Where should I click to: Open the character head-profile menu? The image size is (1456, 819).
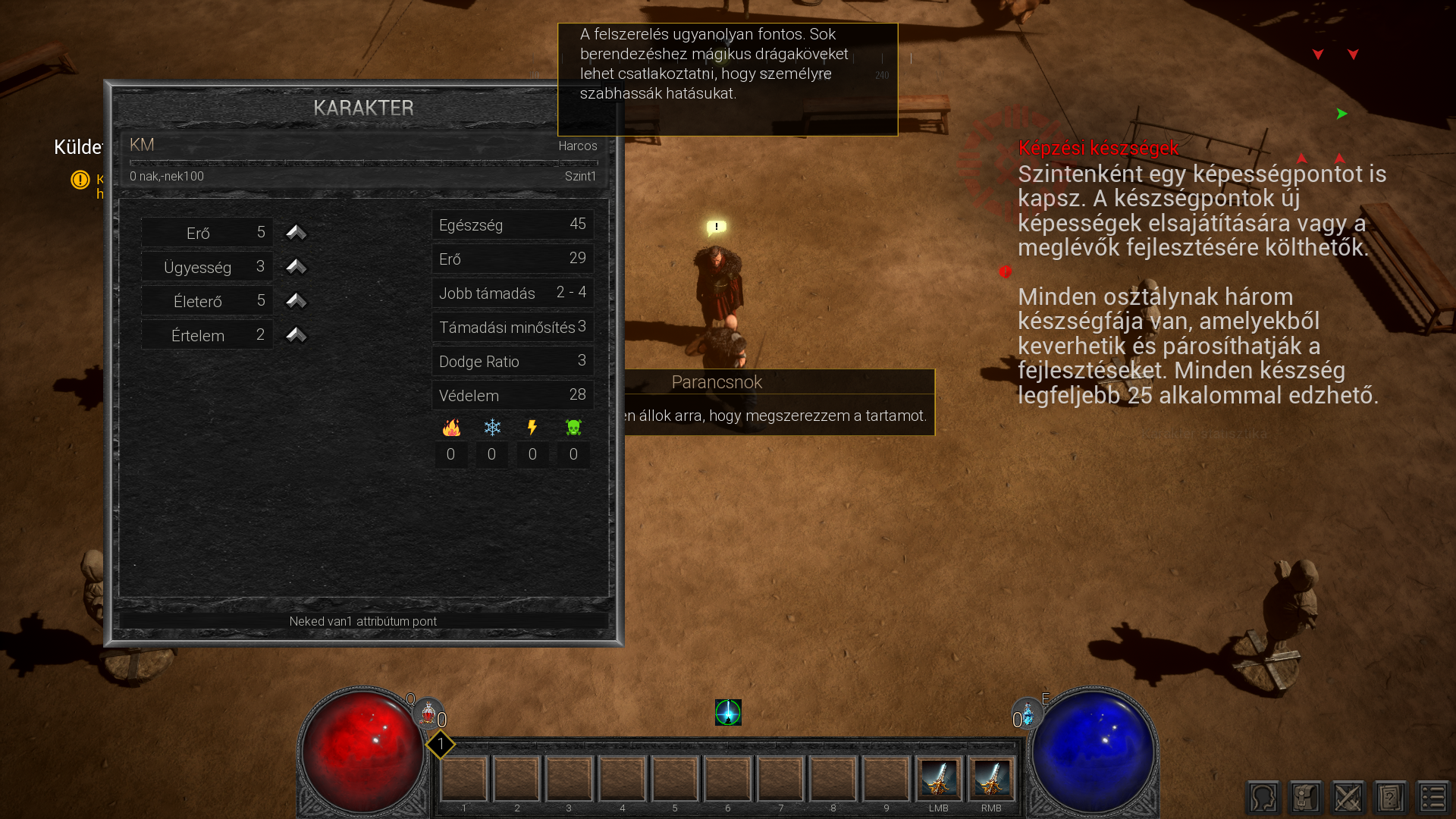1263,798
